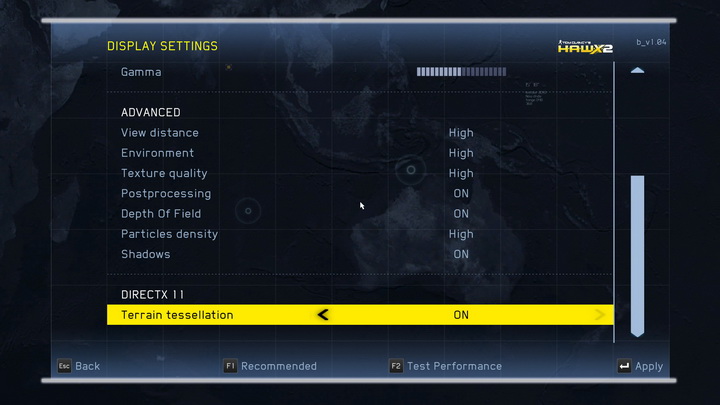
Task: Choose the Environment quality row
Action: coord(158,153)
